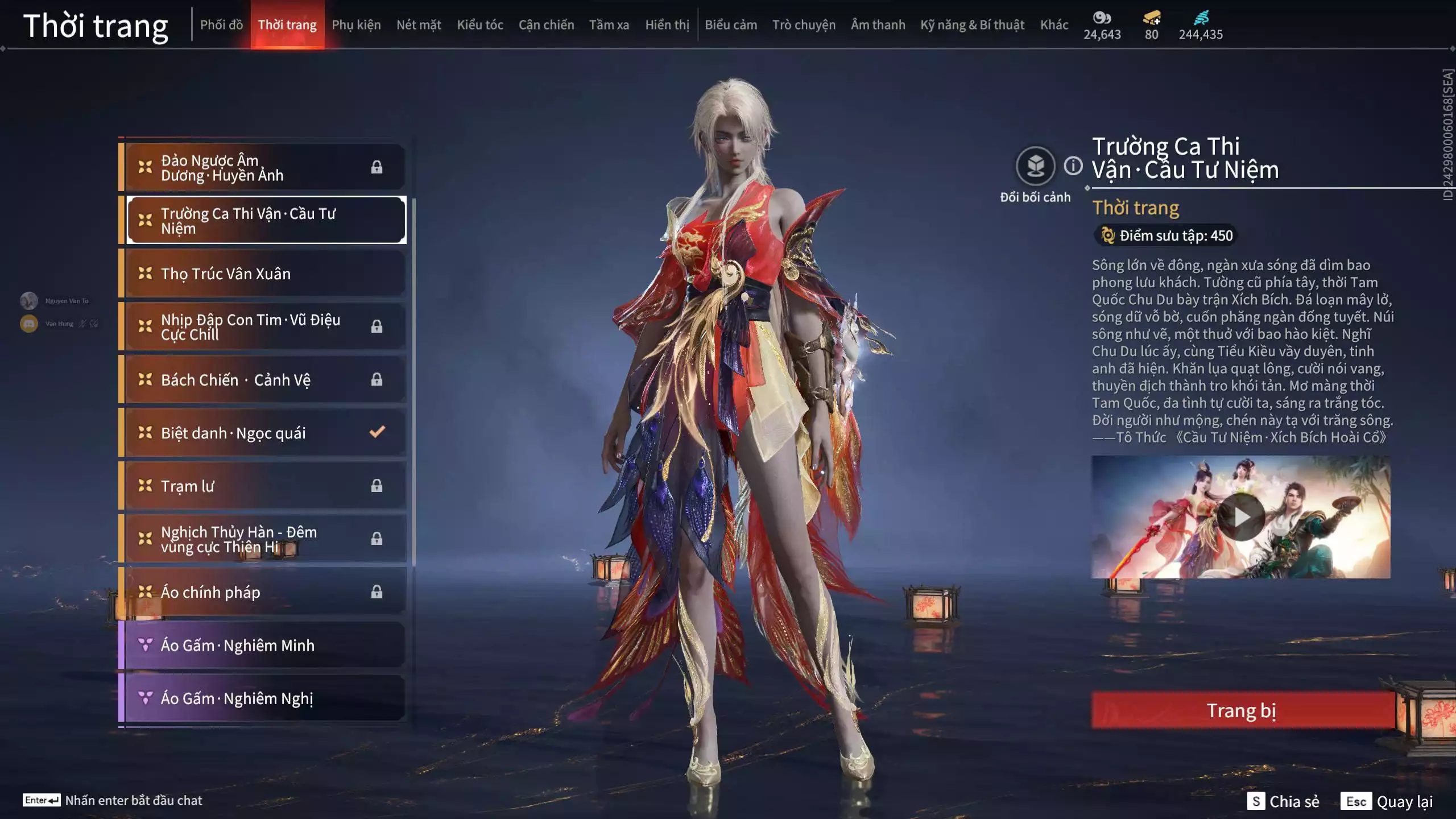Go to the Kỹ năng & Bí thuật tab

point(972,25)
